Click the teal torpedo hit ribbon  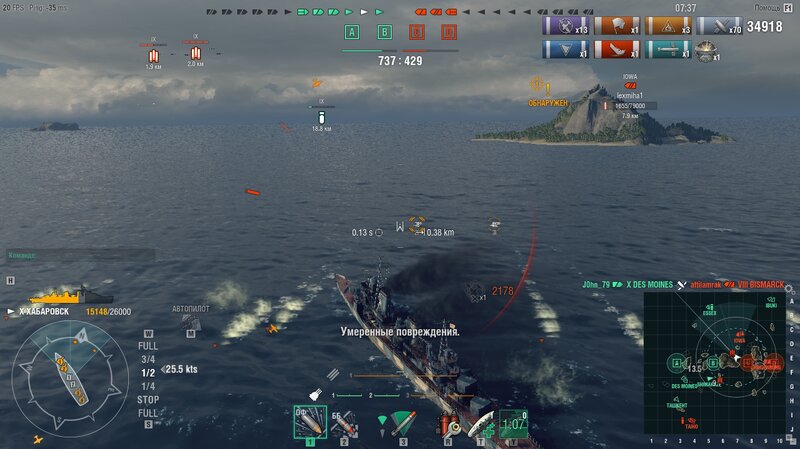tap(668, 49)
